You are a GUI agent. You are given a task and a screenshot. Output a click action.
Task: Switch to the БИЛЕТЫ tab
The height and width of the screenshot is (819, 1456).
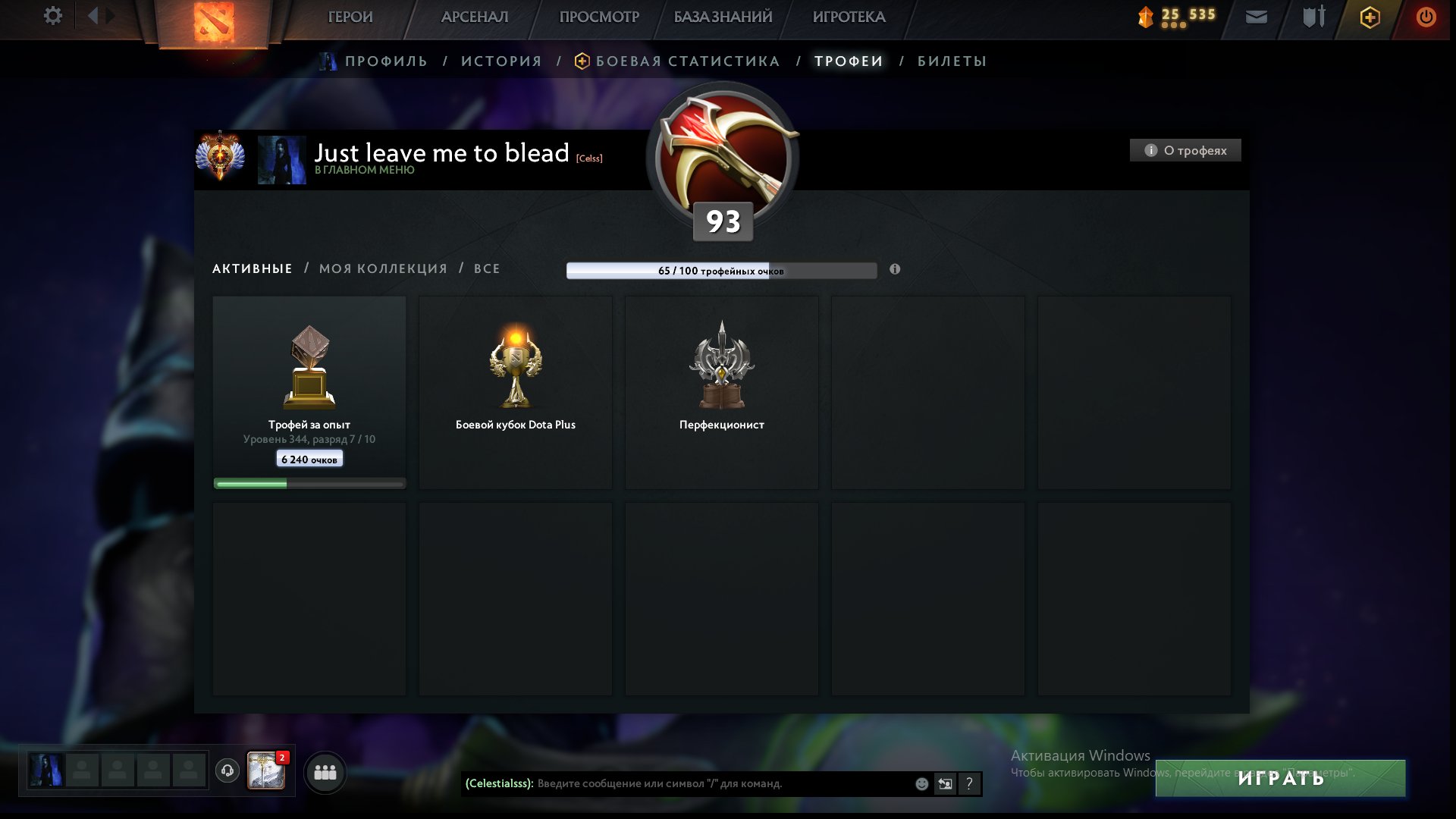coord(952,61)
